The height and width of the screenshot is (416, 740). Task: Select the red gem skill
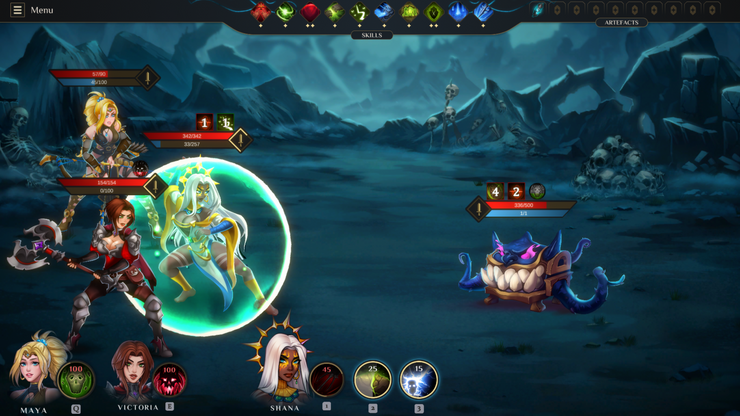coord(310,12)
